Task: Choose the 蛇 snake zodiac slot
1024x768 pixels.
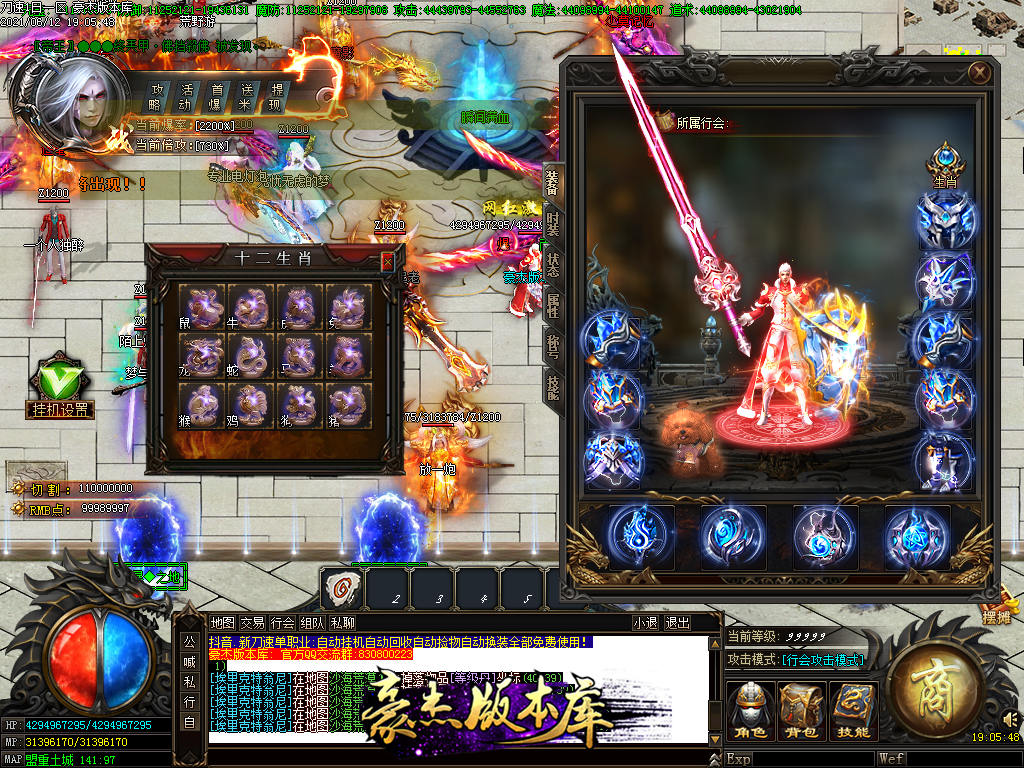Action: [251, 356]
